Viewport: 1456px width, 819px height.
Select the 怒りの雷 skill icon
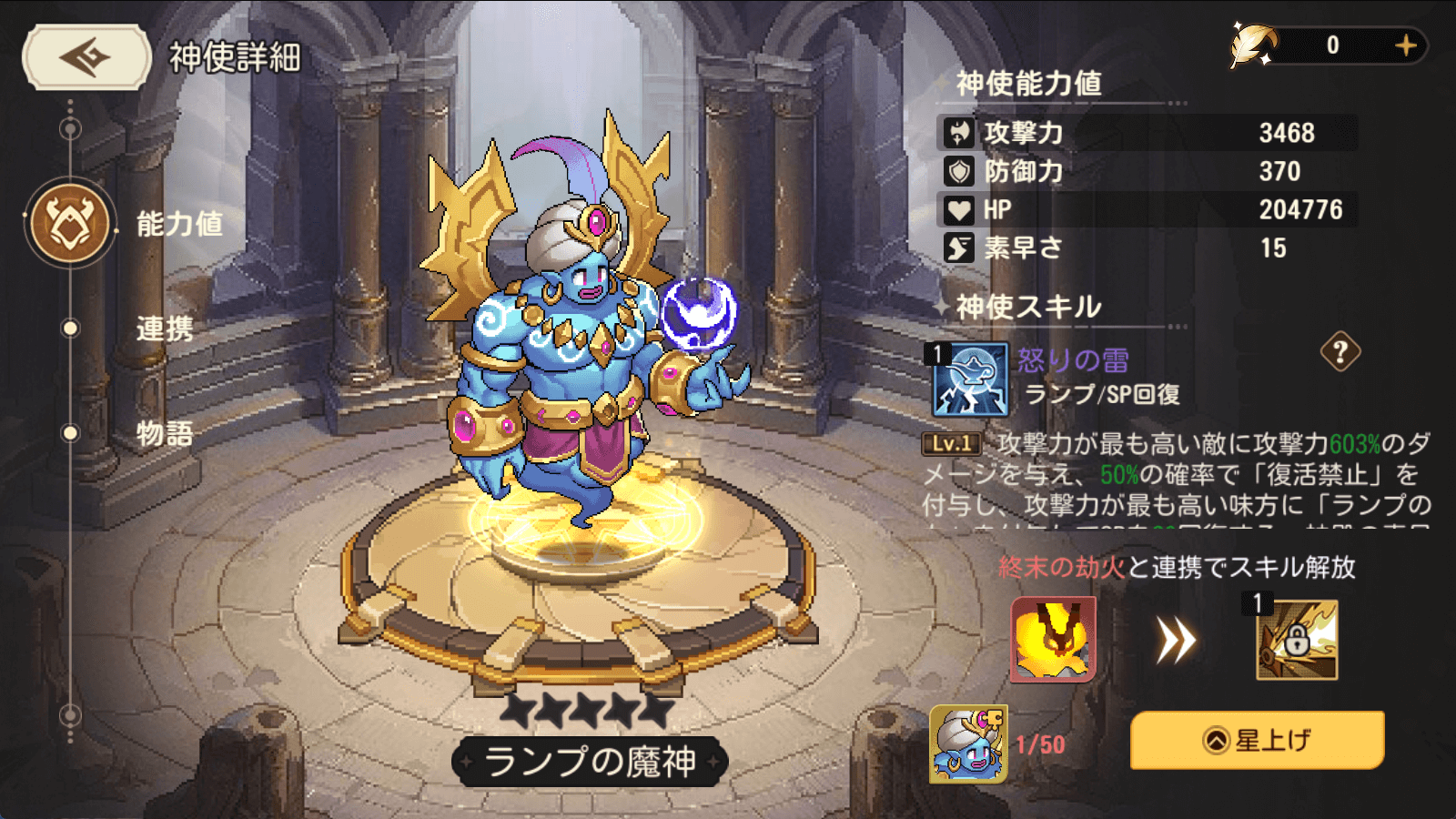click(970, 379)
